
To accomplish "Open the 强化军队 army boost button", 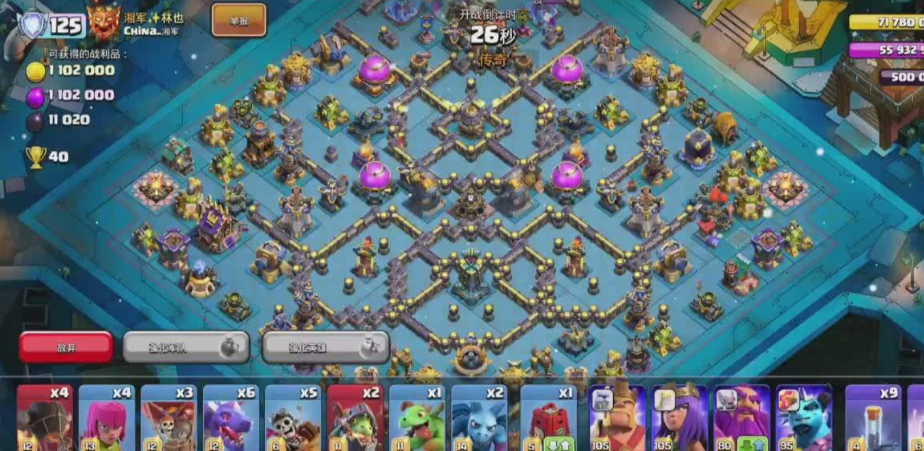I will 185,347.
